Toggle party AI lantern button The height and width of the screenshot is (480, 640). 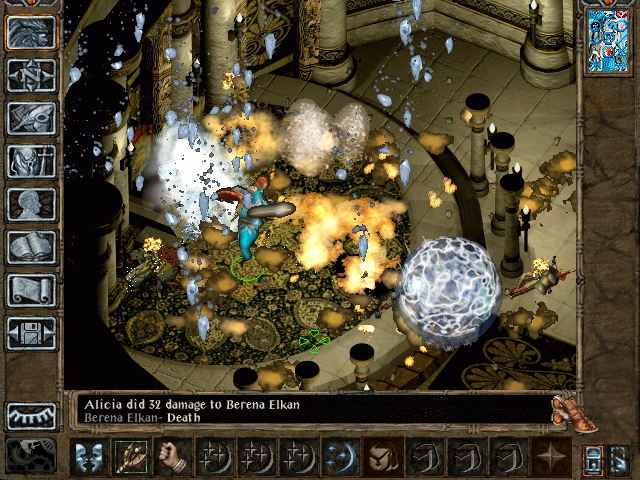click(x=618, y=457)
